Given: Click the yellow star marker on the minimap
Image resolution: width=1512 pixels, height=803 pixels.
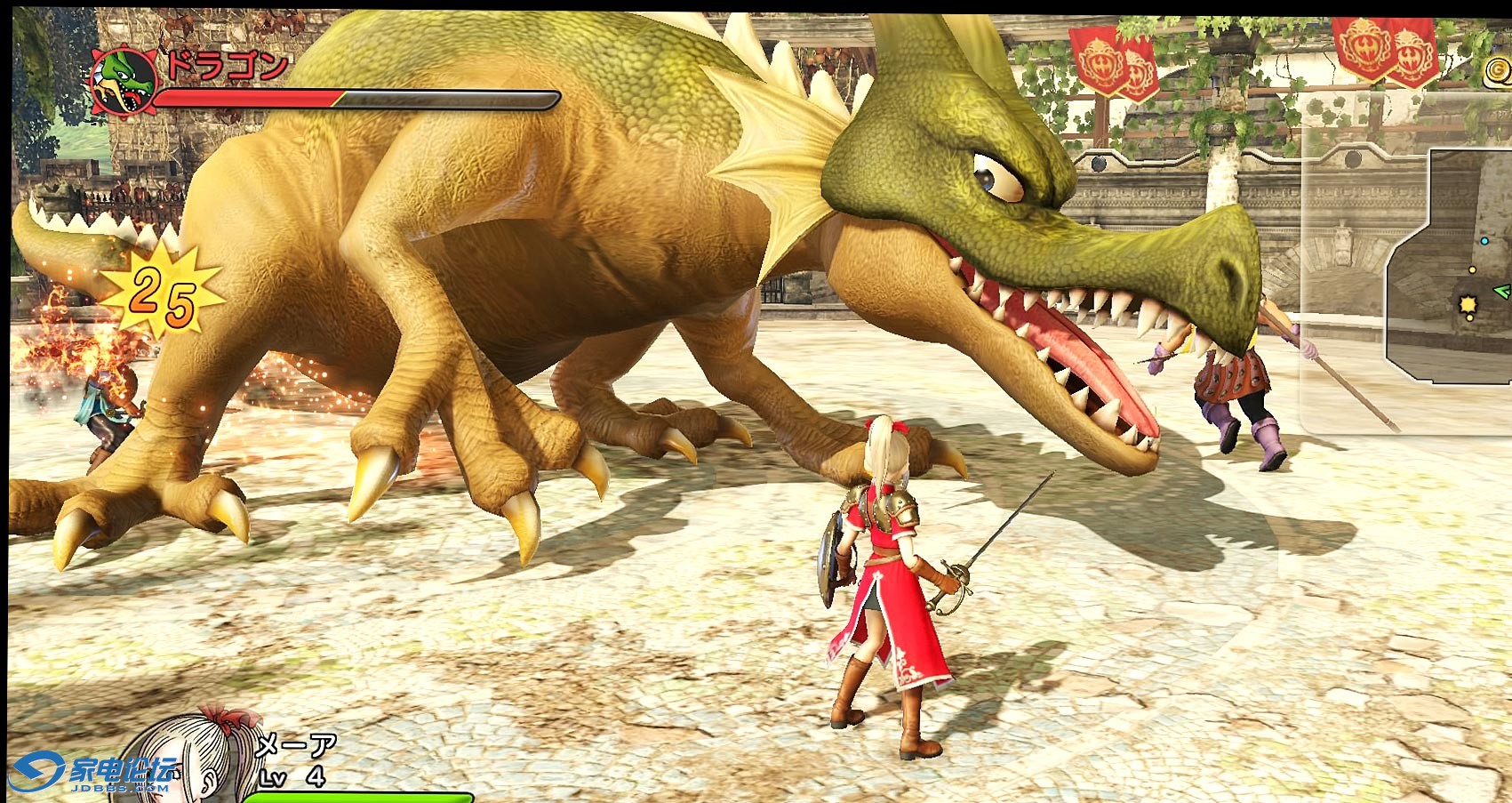Looking at the screenshot, I should click(x=1468, y=305).
